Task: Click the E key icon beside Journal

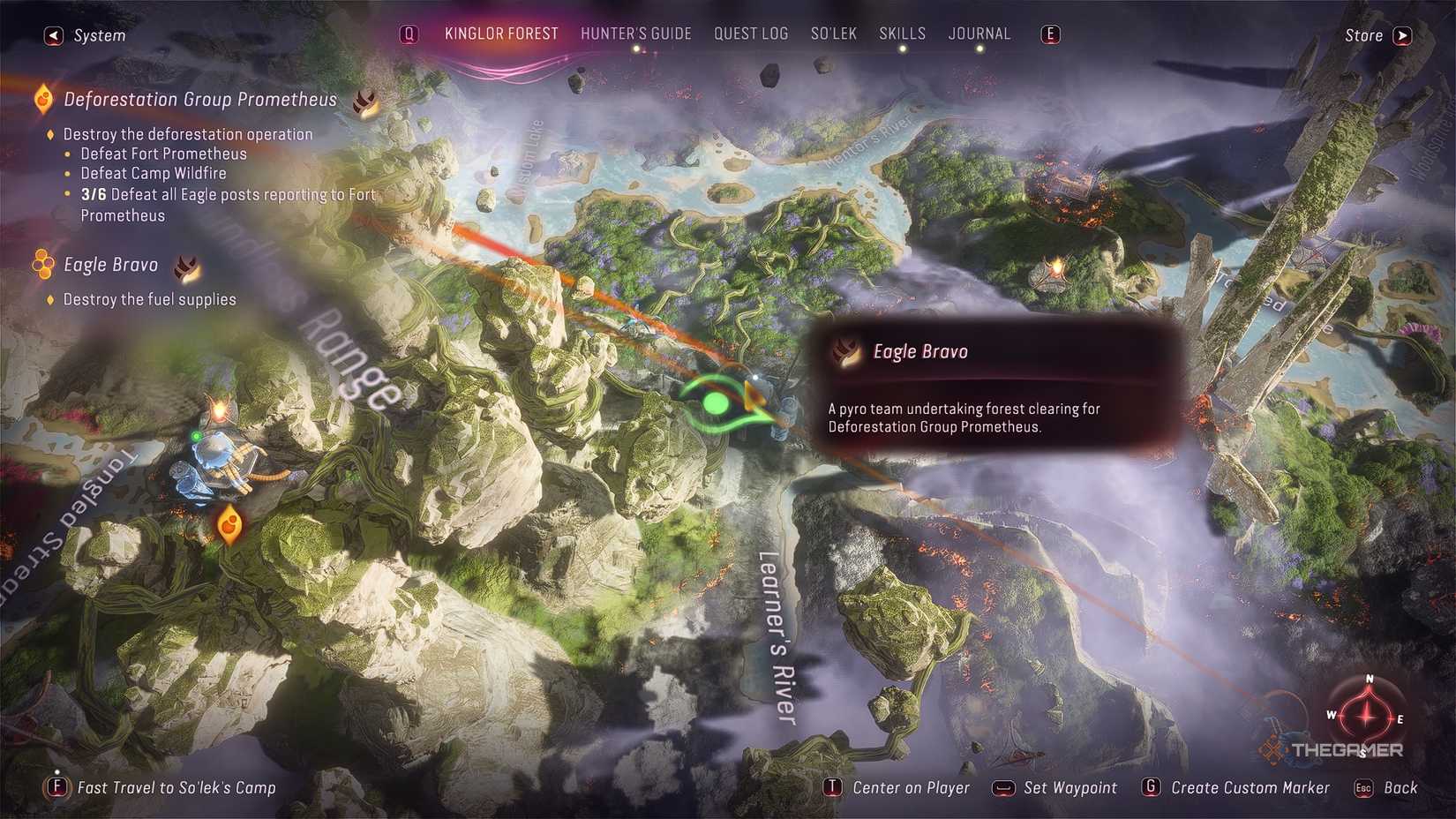Action: (1049, 34)
